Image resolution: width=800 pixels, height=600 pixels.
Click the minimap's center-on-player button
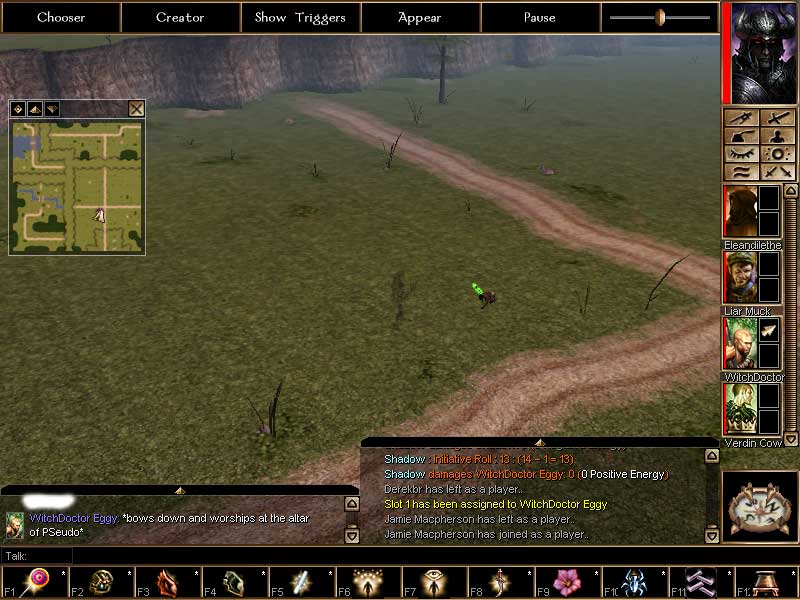19,109
